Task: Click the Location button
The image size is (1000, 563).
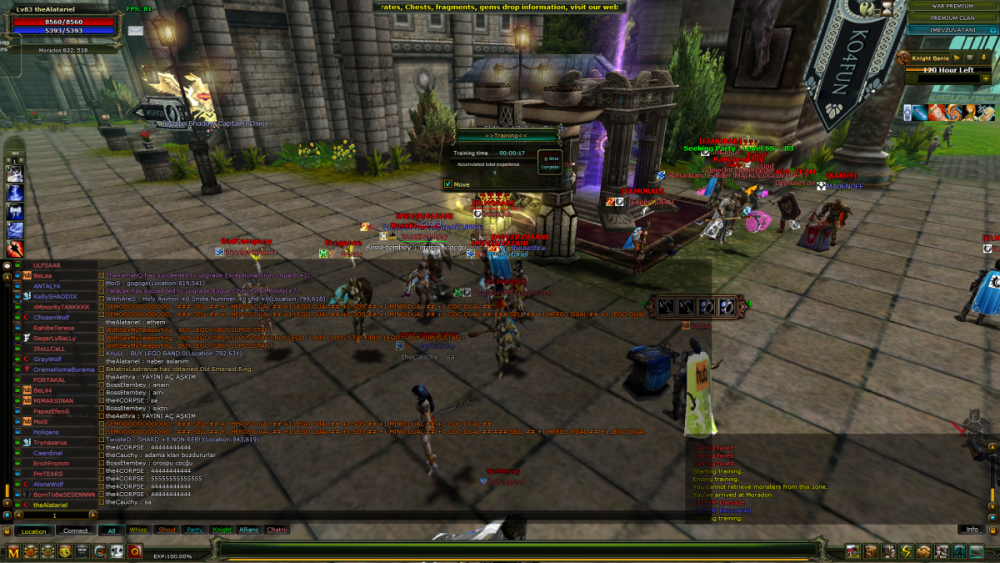Action: click(x=34, y=531)
